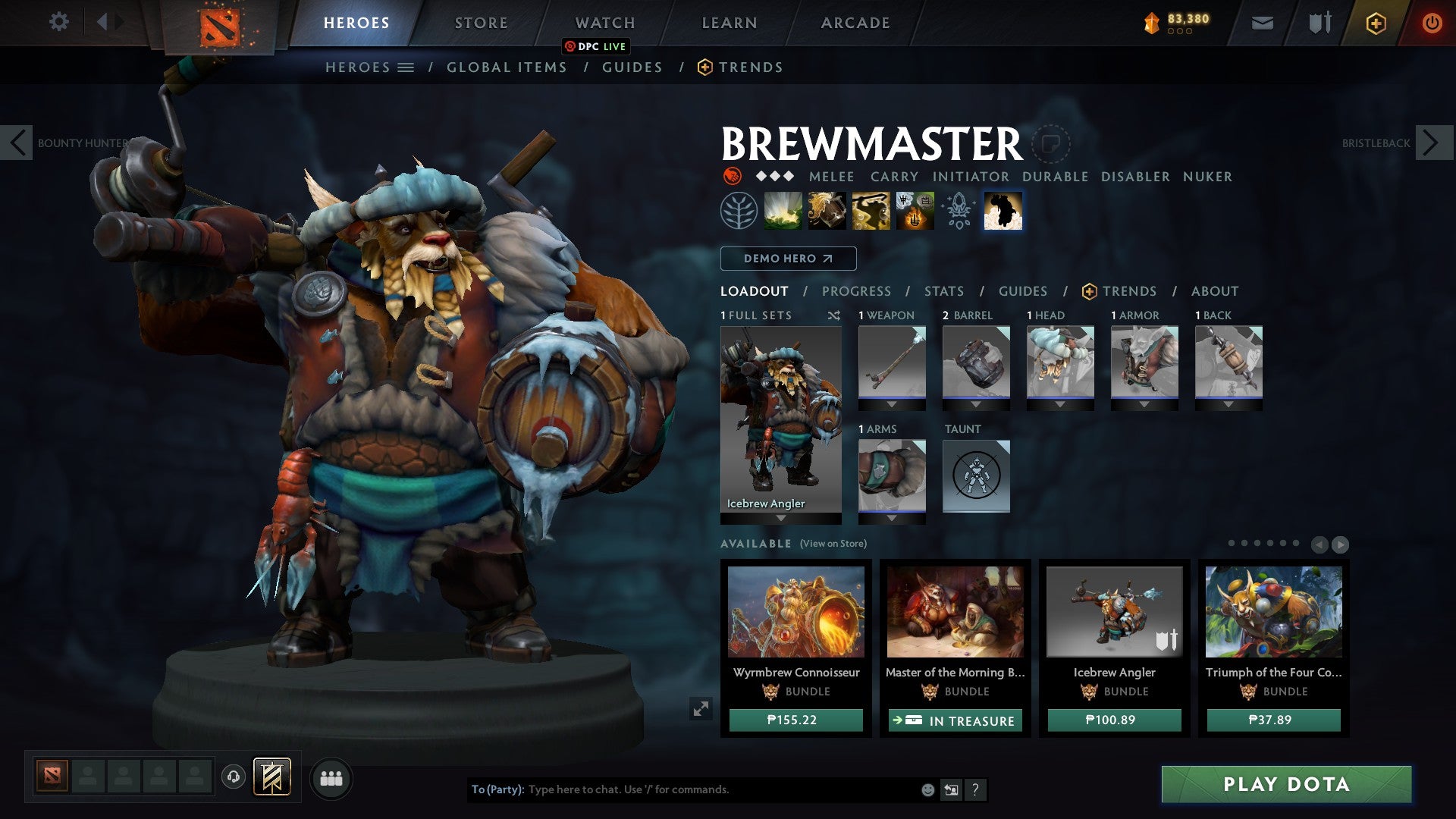Expand the Icebrew Angler full set dropdown
The image size is (1456, 819).
point(780,519)
